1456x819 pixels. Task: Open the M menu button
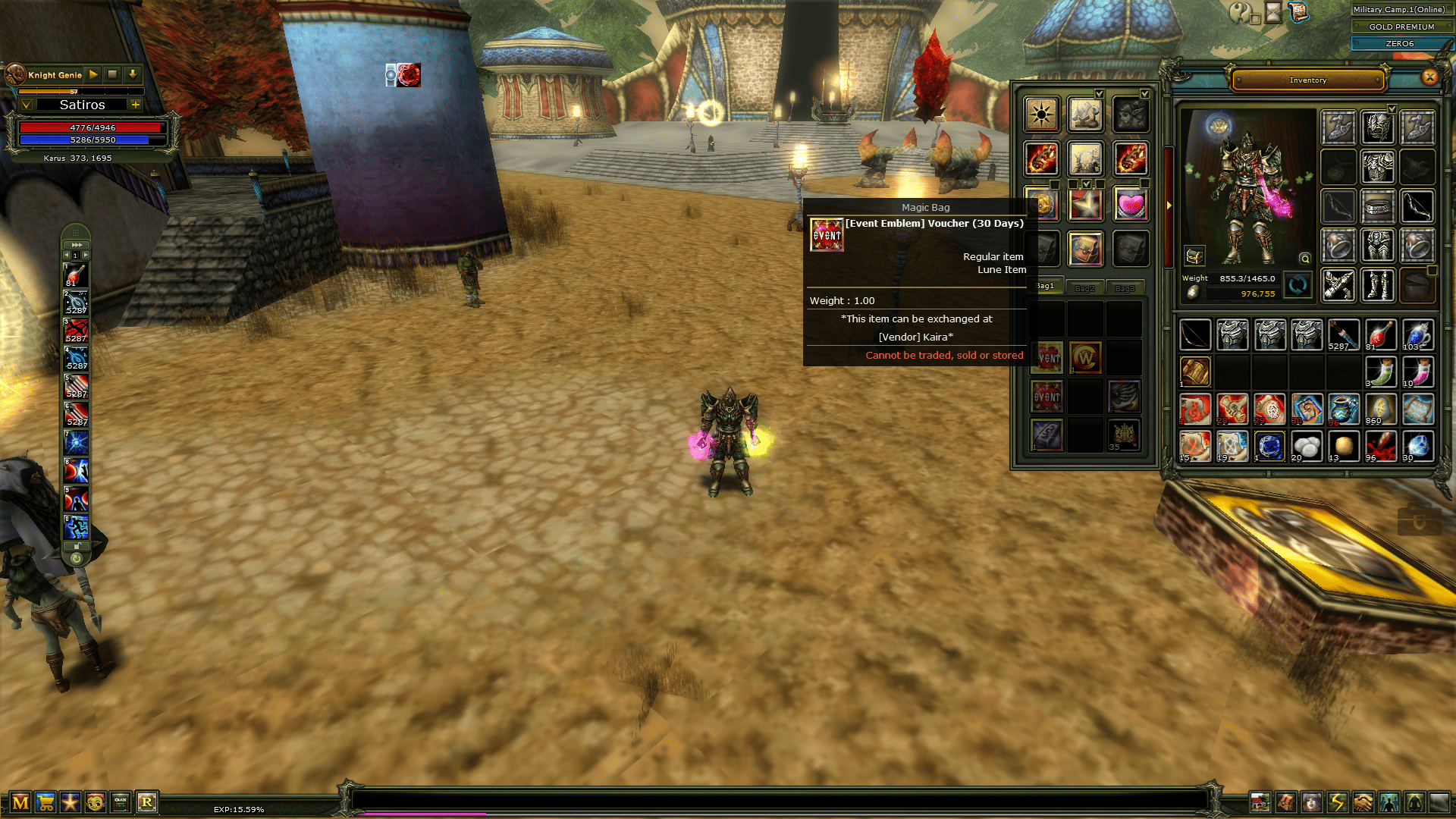pyautogui.click(x=20, y=802)
